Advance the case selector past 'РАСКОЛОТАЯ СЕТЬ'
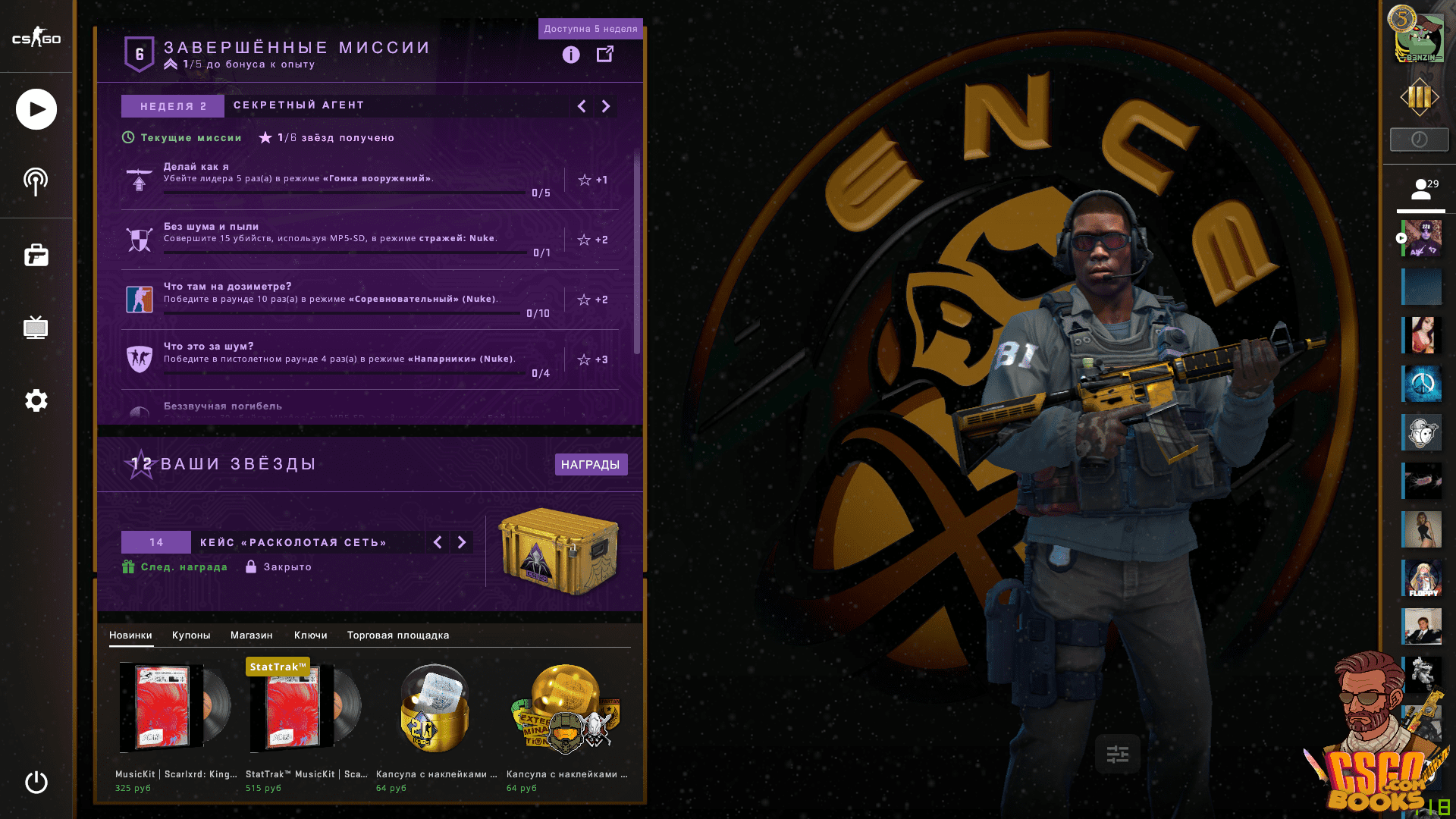 point(463,542)
